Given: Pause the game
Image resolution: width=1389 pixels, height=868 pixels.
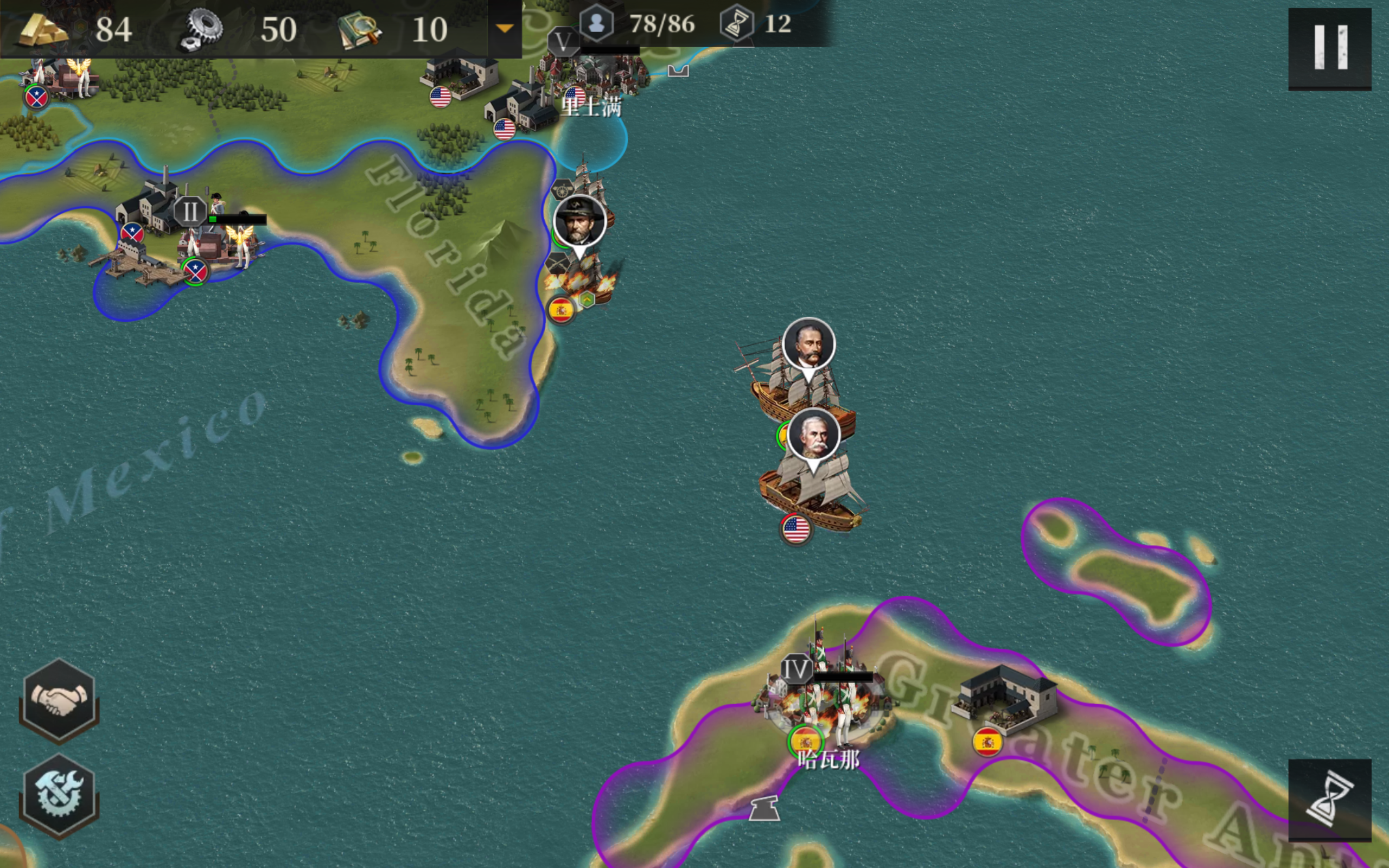Looking at the screenshot, I should 1329,48.
